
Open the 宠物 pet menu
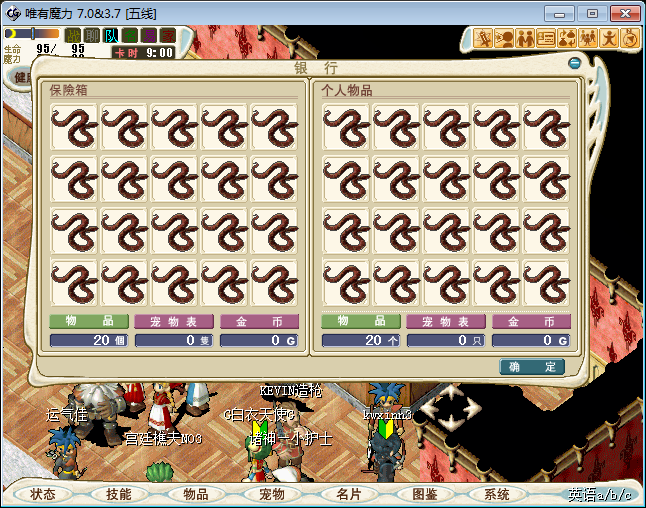[271, 494]
